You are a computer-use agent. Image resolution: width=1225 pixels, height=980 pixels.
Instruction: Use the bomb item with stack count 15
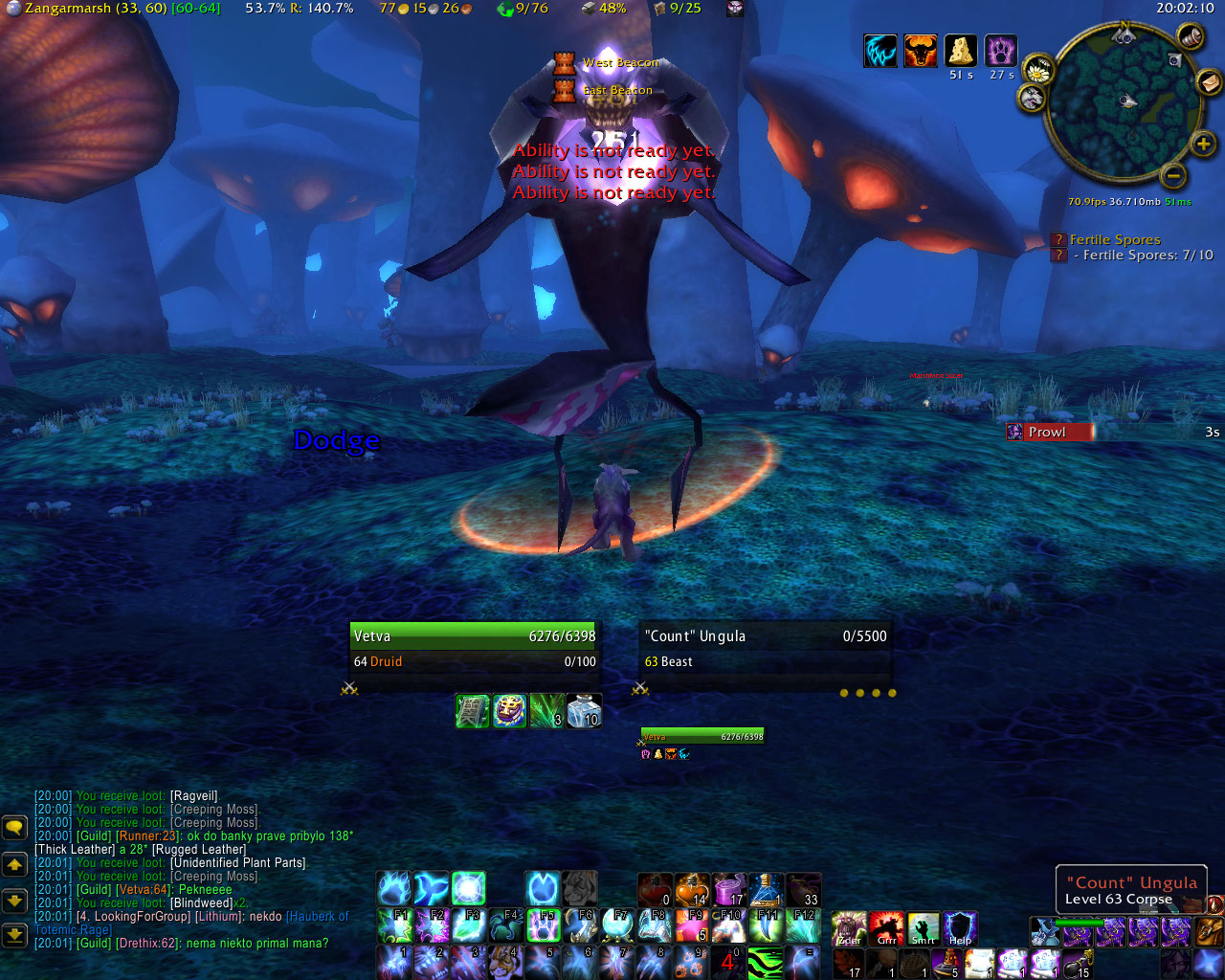(x=1078, y=963)
